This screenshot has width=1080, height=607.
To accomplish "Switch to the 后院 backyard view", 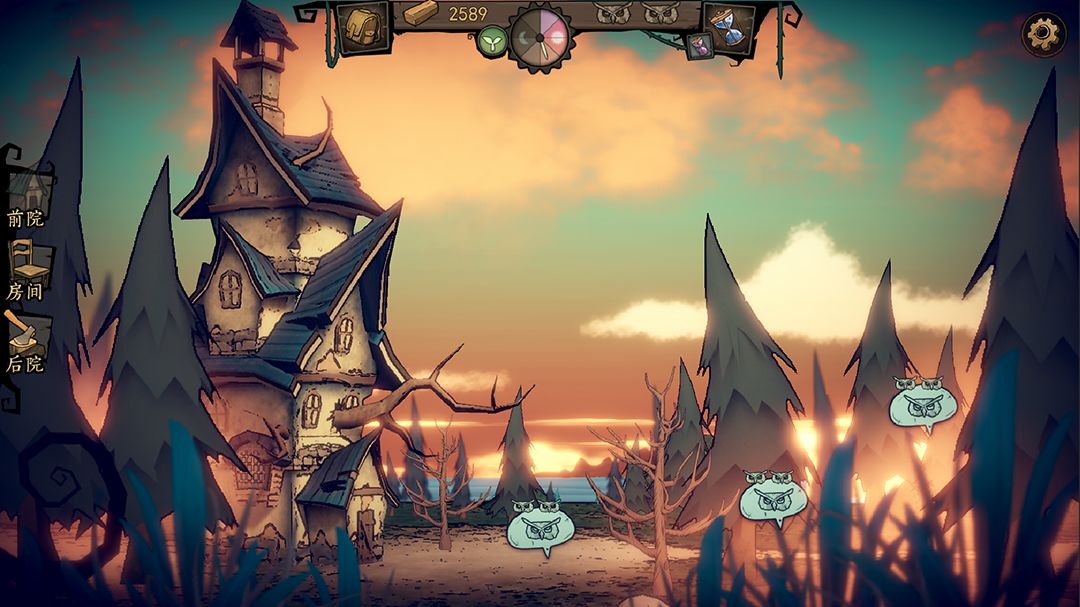I will tap(25, 342).
